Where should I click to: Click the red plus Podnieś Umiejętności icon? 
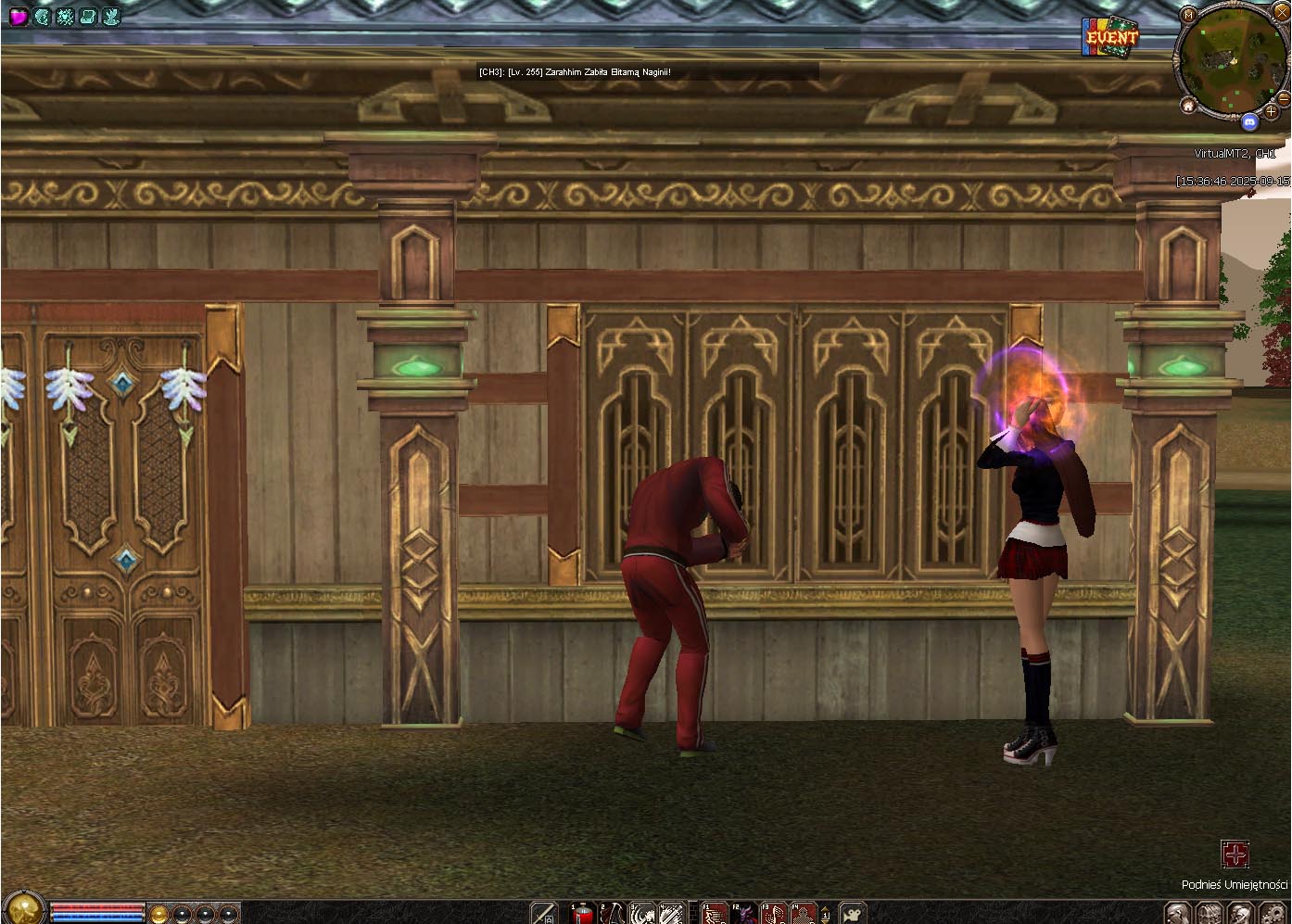(x=1235, y=854)
